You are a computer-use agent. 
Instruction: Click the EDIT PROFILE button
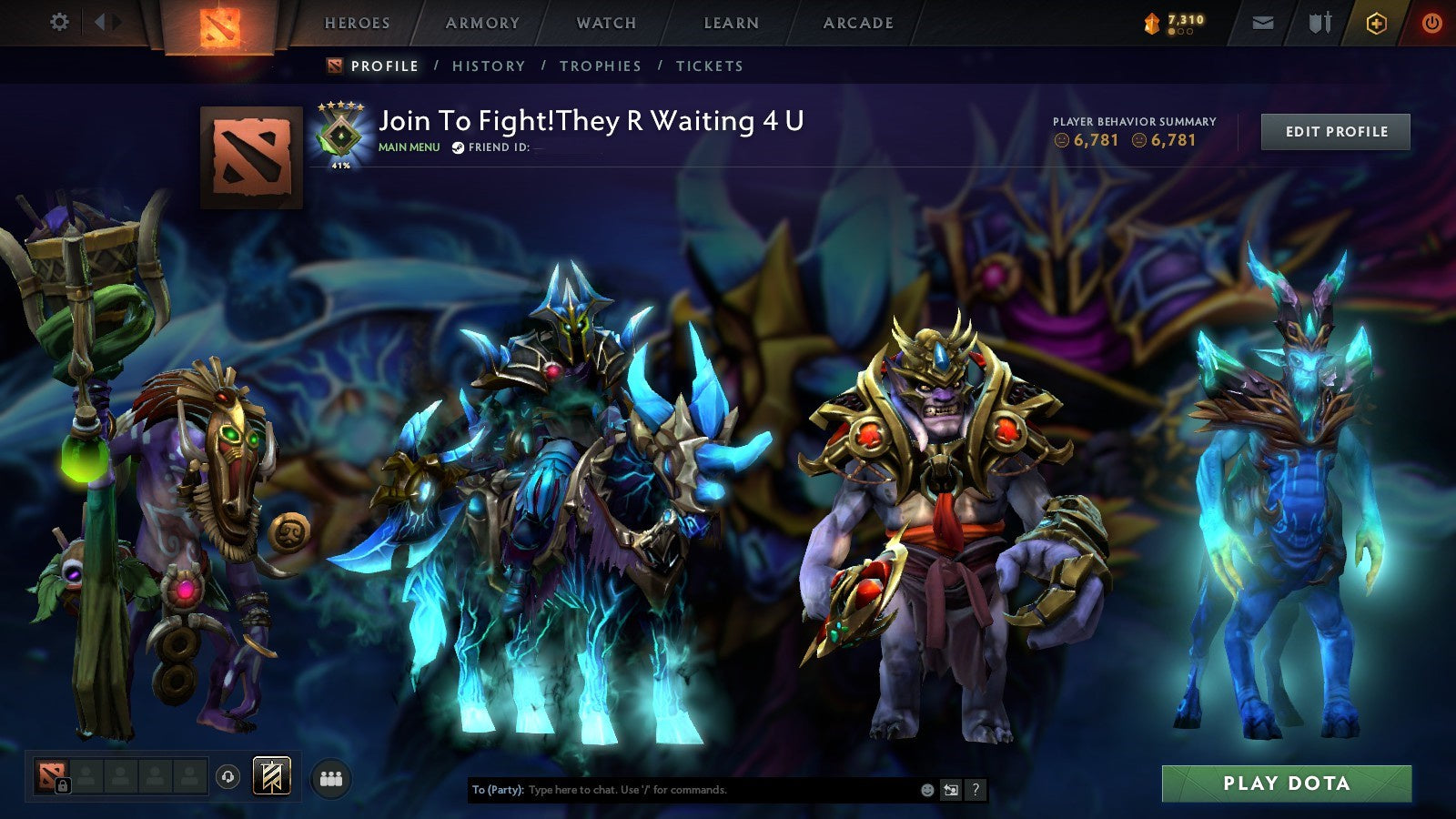1334,131
